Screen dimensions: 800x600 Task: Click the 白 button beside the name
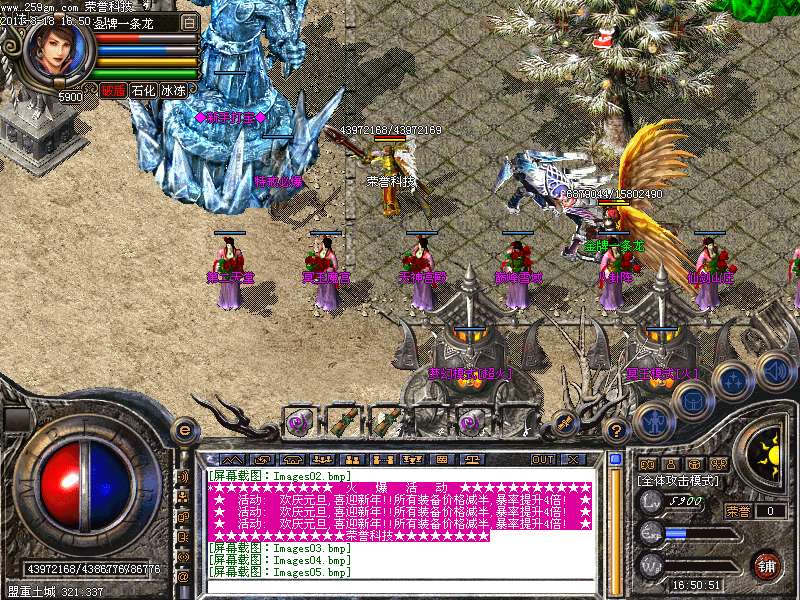[x=190, y=21]
